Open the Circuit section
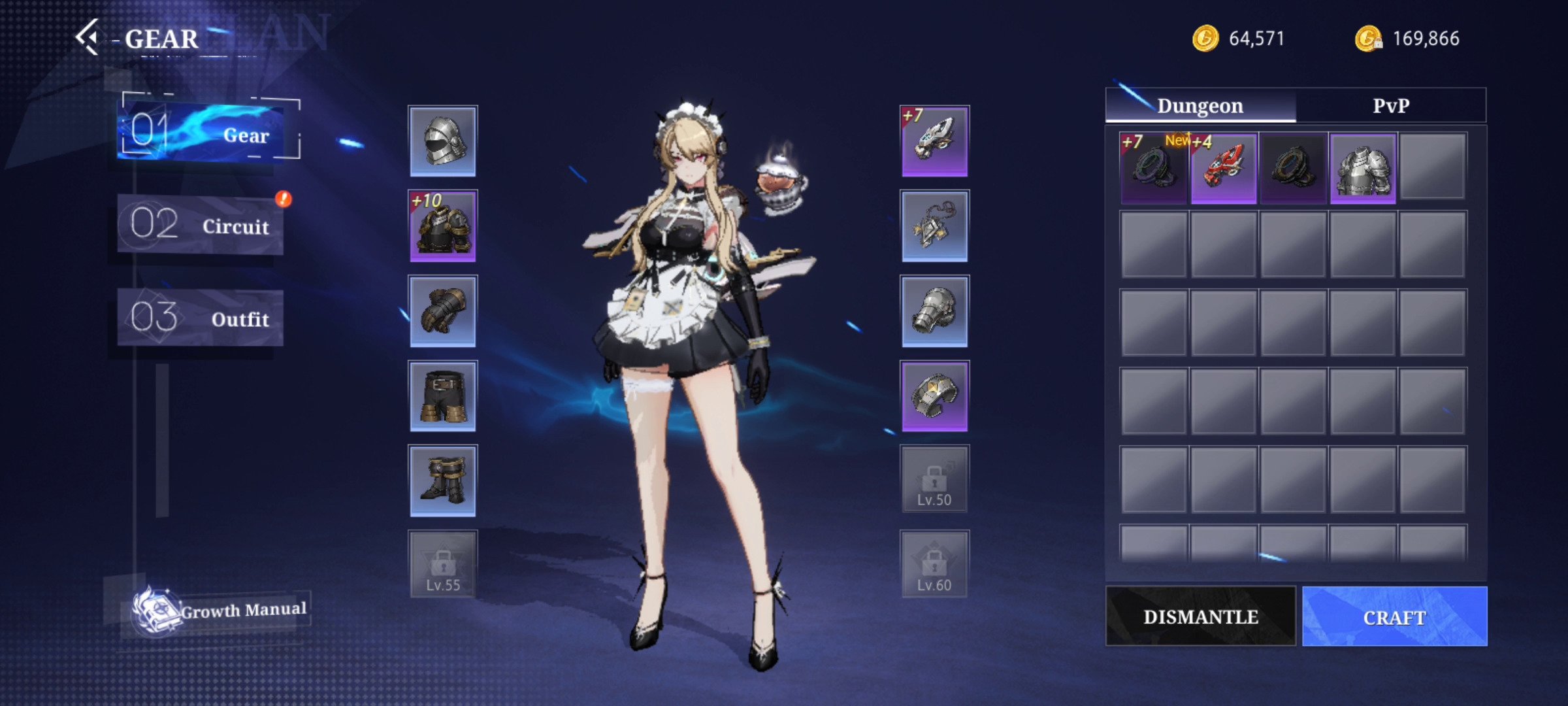1568x706 pixels. coord(201,226)
